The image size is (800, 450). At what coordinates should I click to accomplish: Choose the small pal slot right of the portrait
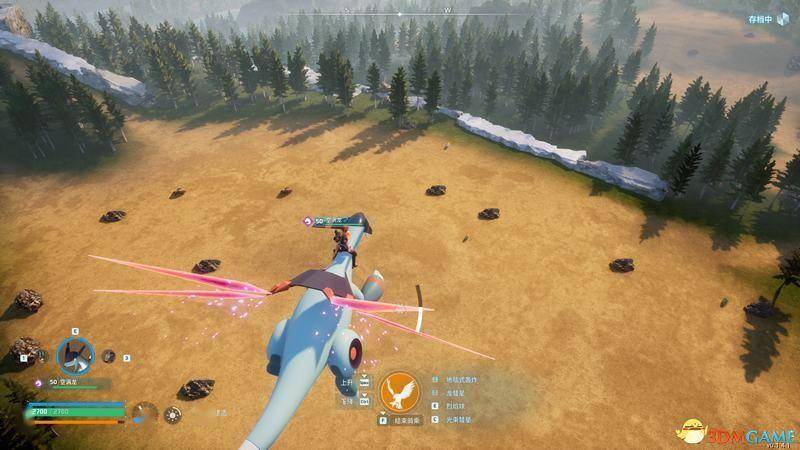(109, 356)
